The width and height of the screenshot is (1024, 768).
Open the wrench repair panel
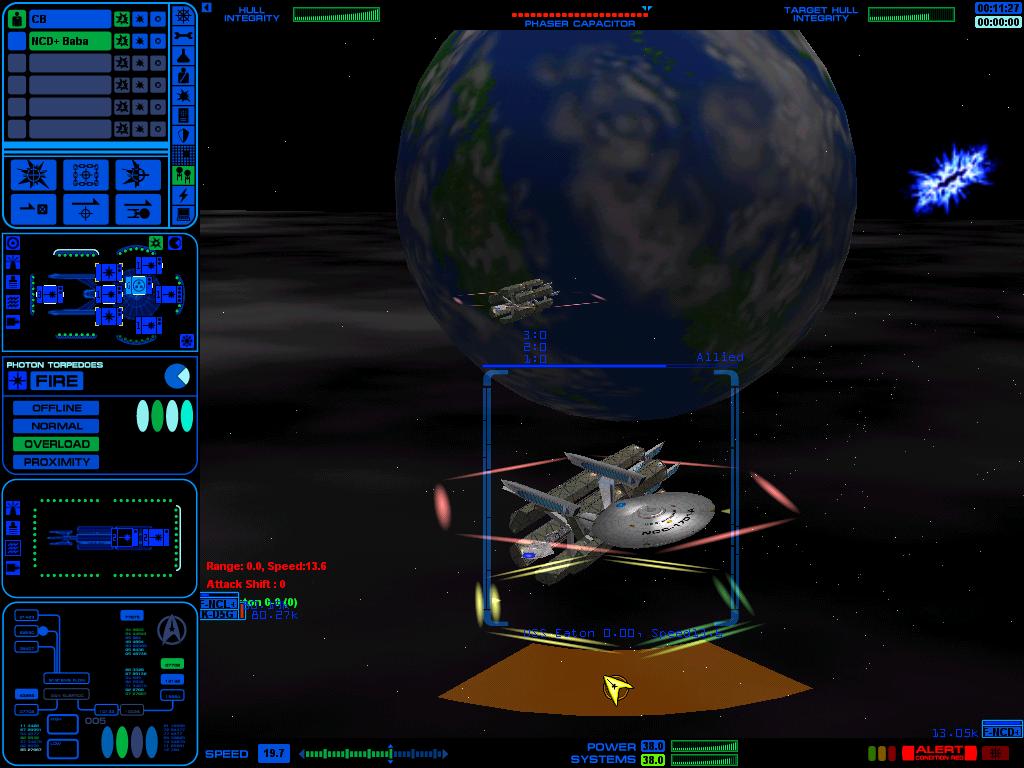click(184, 35)
